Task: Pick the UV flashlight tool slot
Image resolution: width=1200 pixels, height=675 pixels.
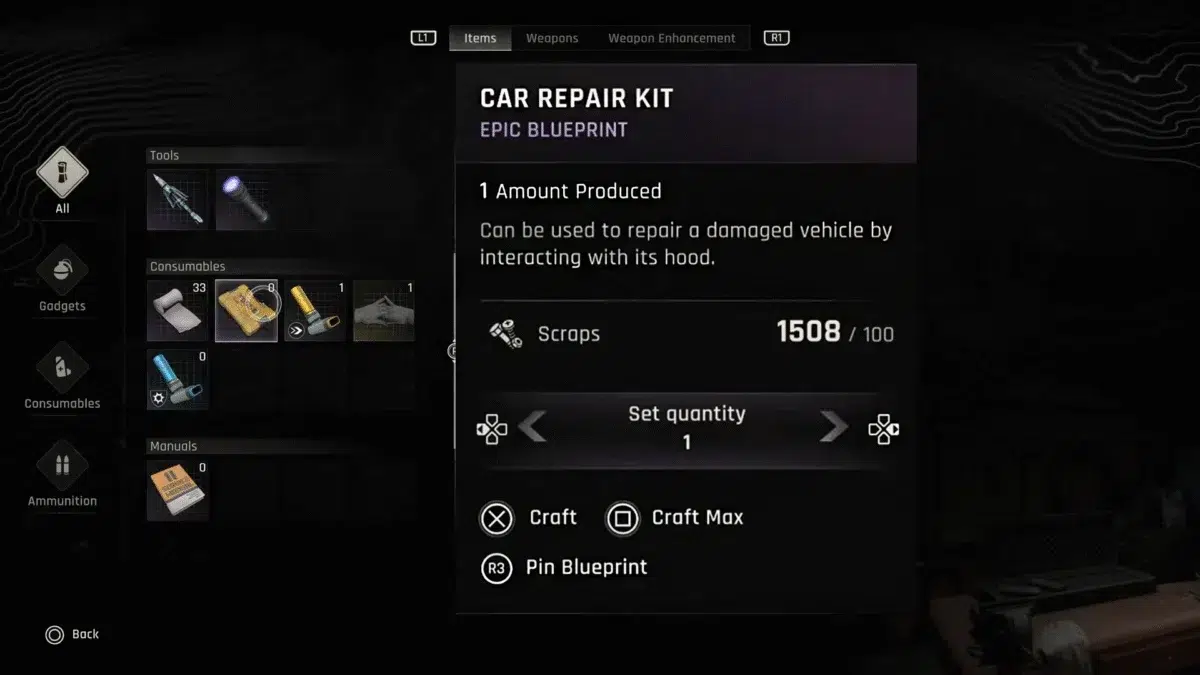Action: point(246,199)
